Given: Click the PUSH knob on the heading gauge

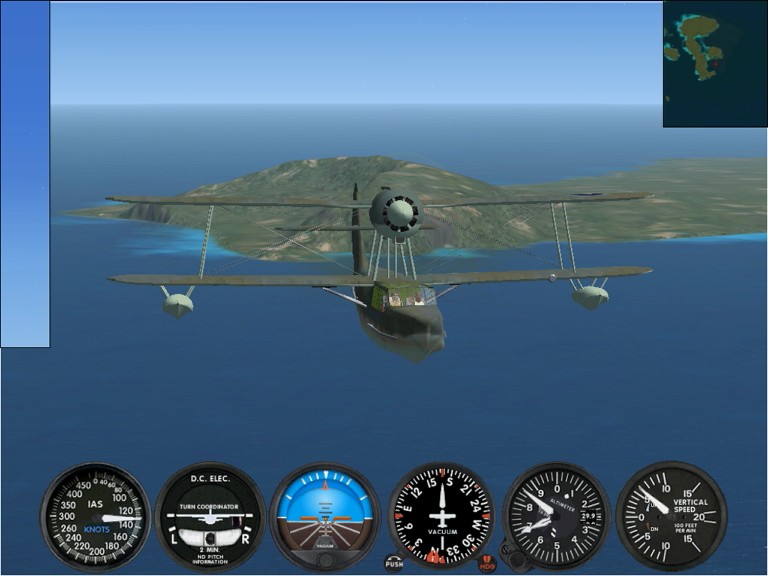Looking at the screenshot, I should (394, 563).
